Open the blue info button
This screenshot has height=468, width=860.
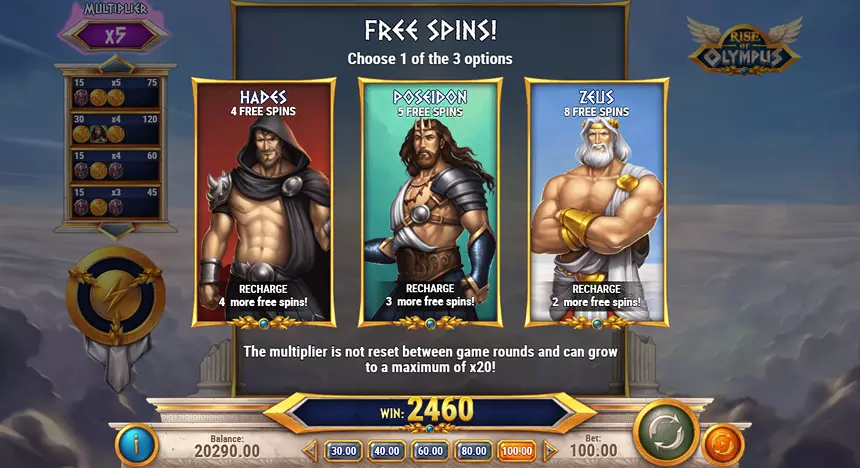tap(135, 445)
